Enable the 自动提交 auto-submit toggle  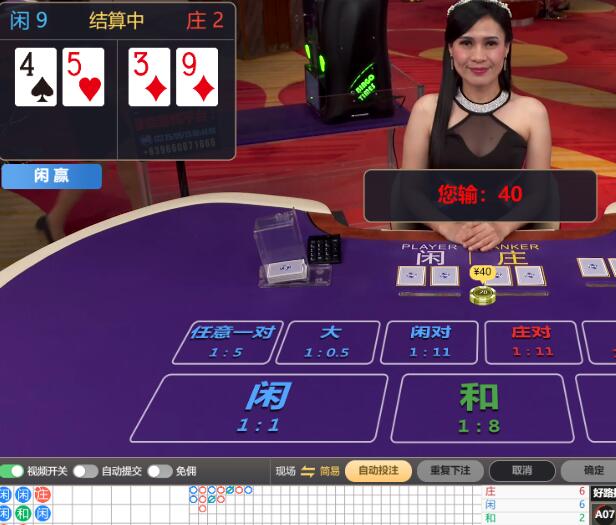(x=85, y=471)
